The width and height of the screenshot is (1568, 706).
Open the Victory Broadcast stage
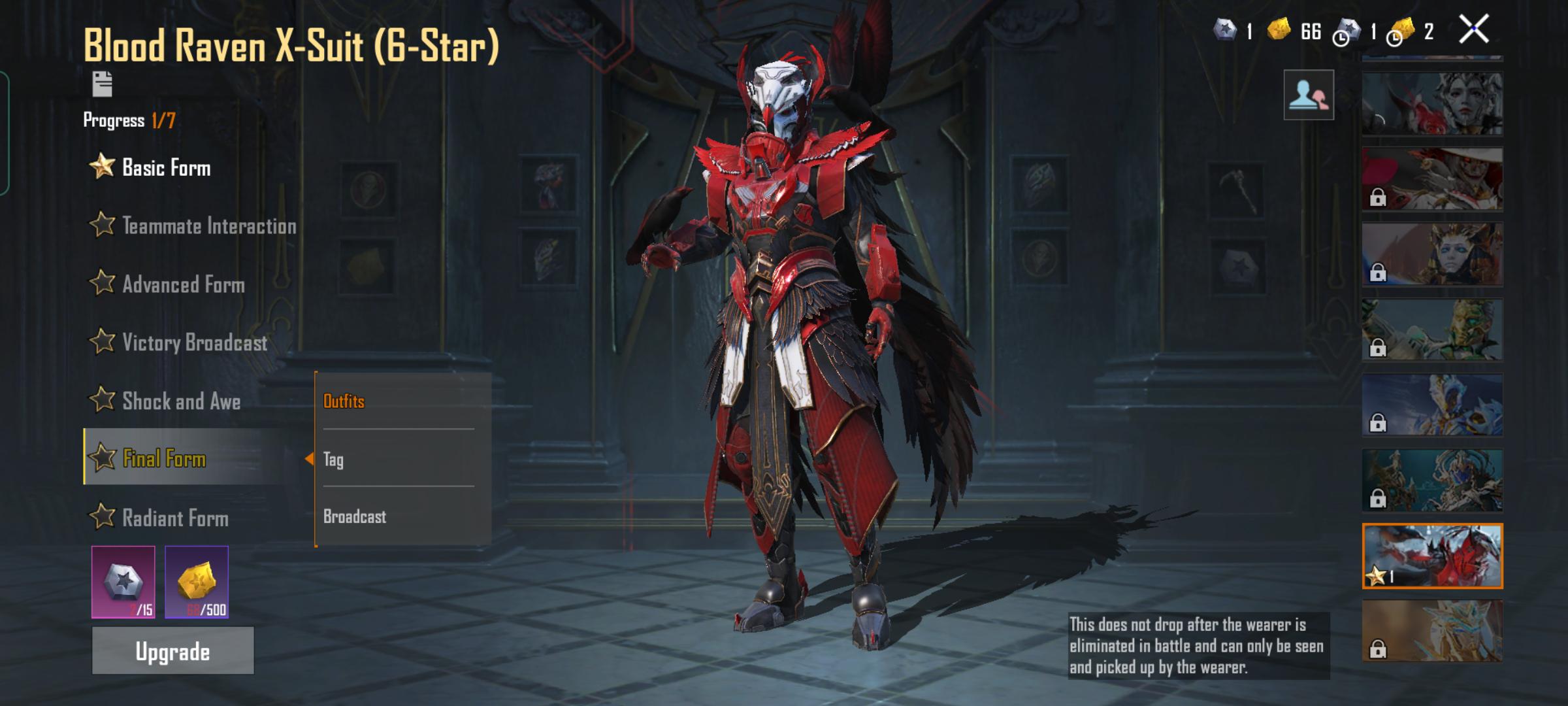point(194,343)
